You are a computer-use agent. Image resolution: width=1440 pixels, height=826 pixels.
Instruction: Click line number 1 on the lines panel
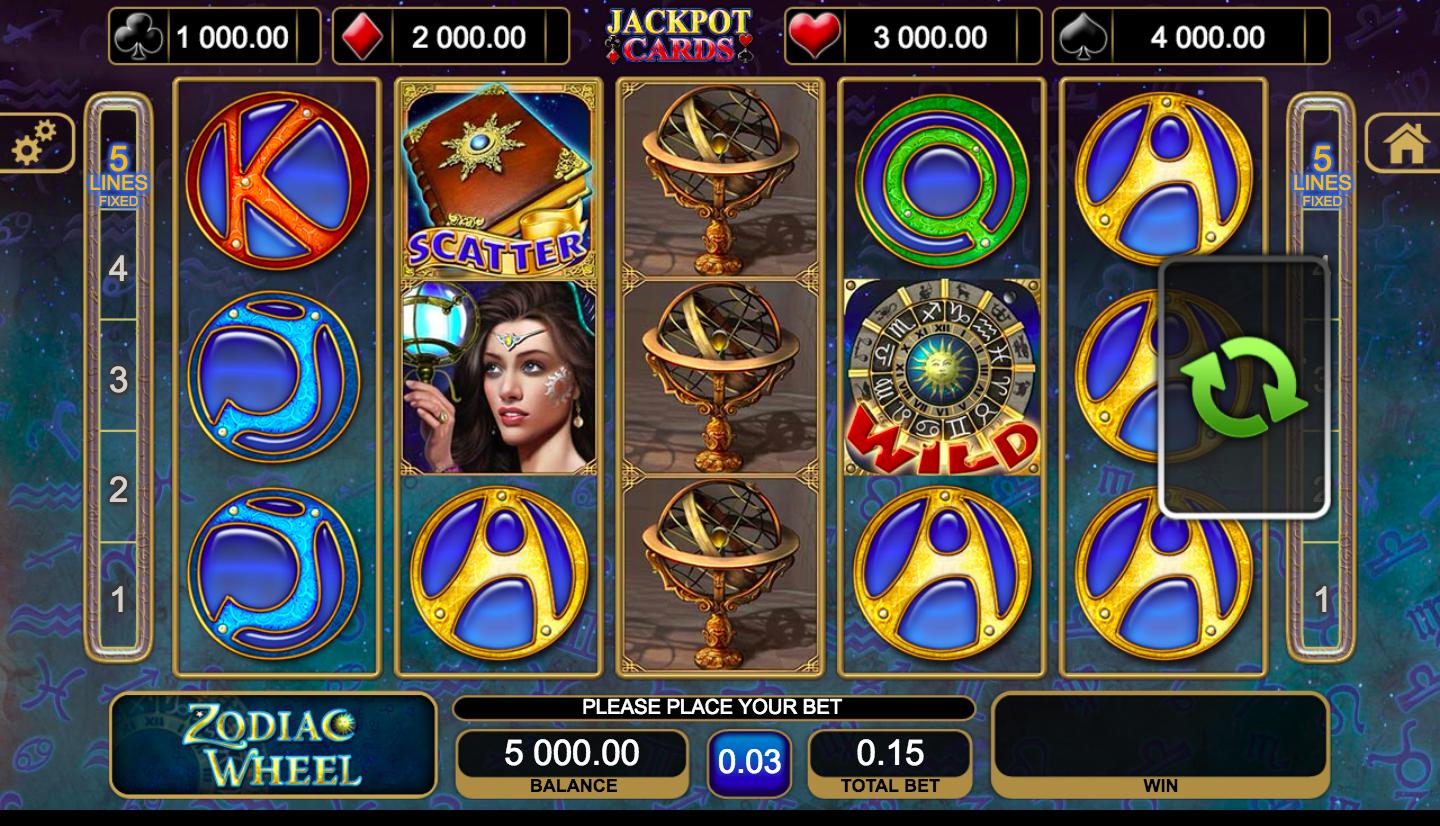pos(119,598)
